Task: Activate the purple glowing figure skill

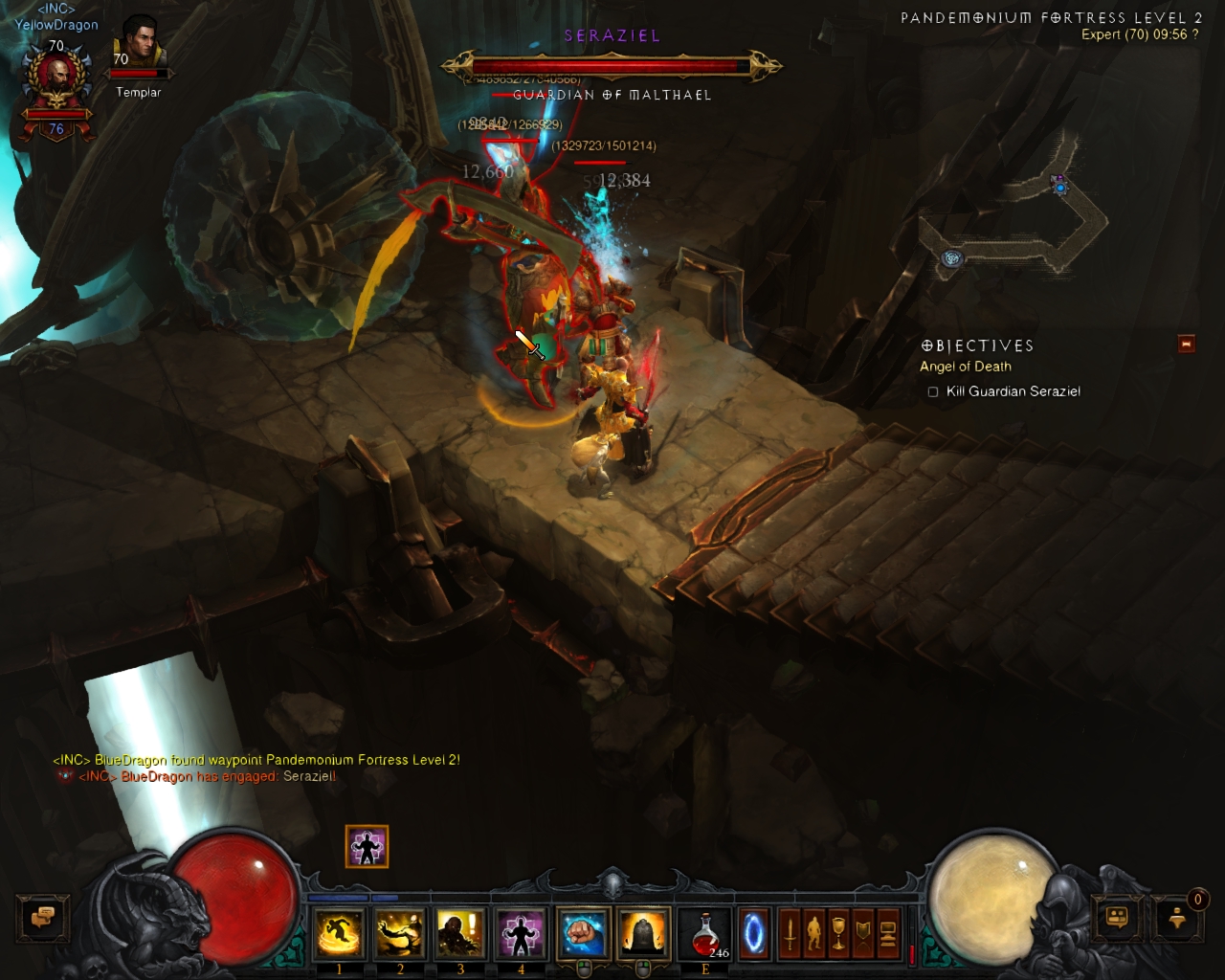Action: 521,933
